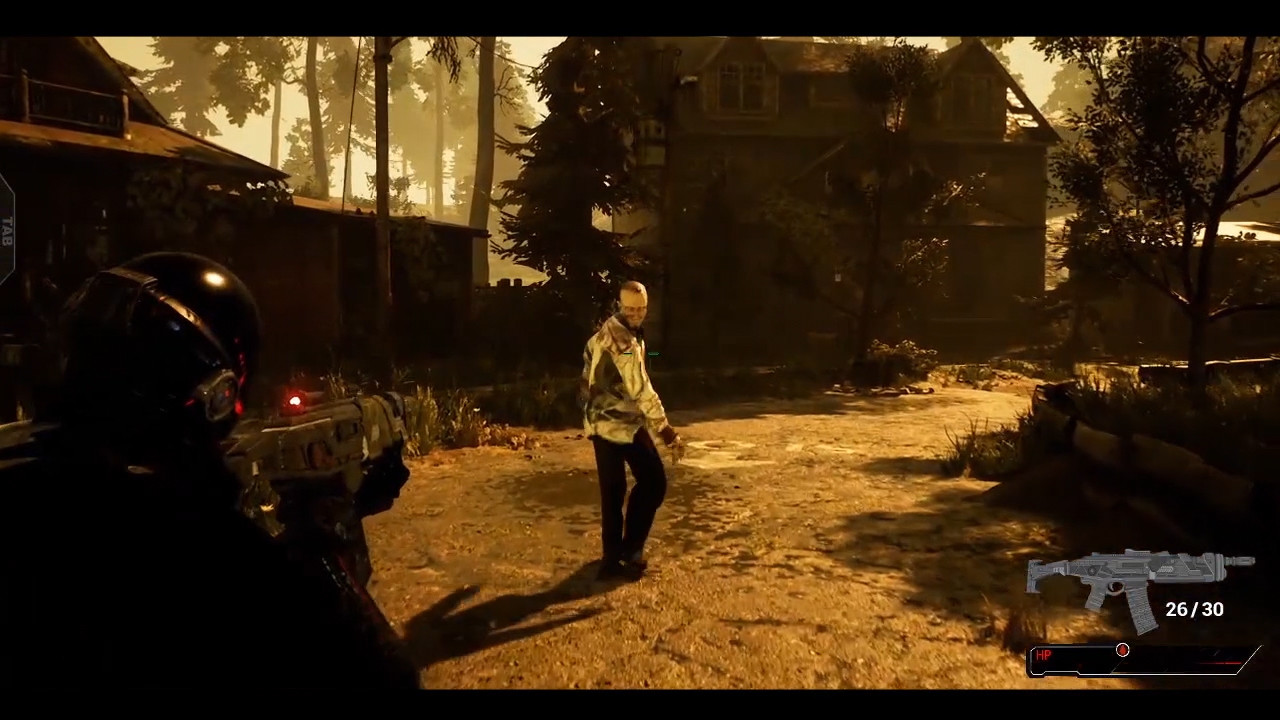This screenshot has width=1280, height=720.
Task: Click the 26 / 30 ammo counter
Action: 1196,609
